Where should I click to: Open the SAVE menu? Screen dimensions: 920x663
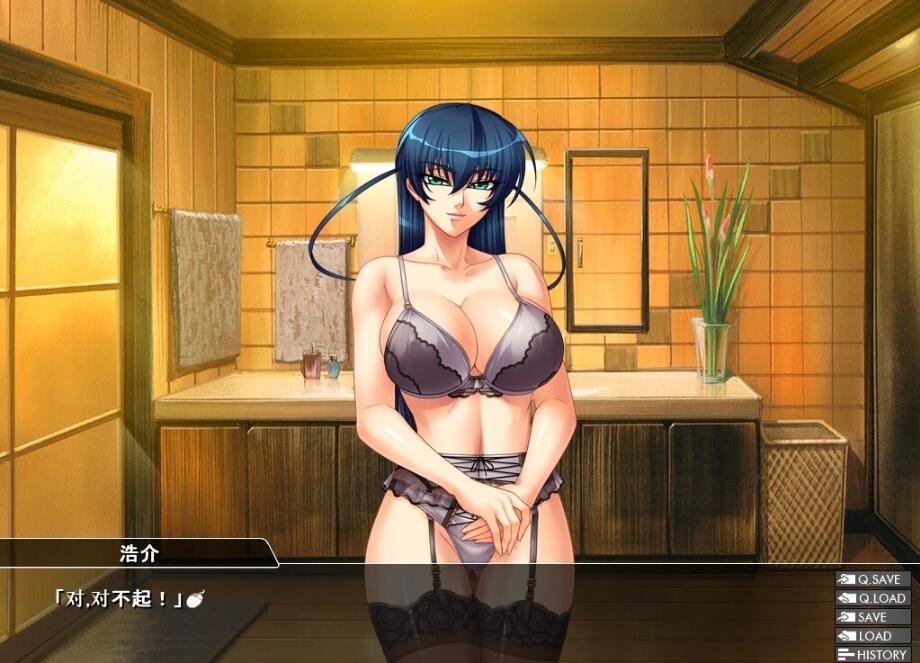click(873, 617)
